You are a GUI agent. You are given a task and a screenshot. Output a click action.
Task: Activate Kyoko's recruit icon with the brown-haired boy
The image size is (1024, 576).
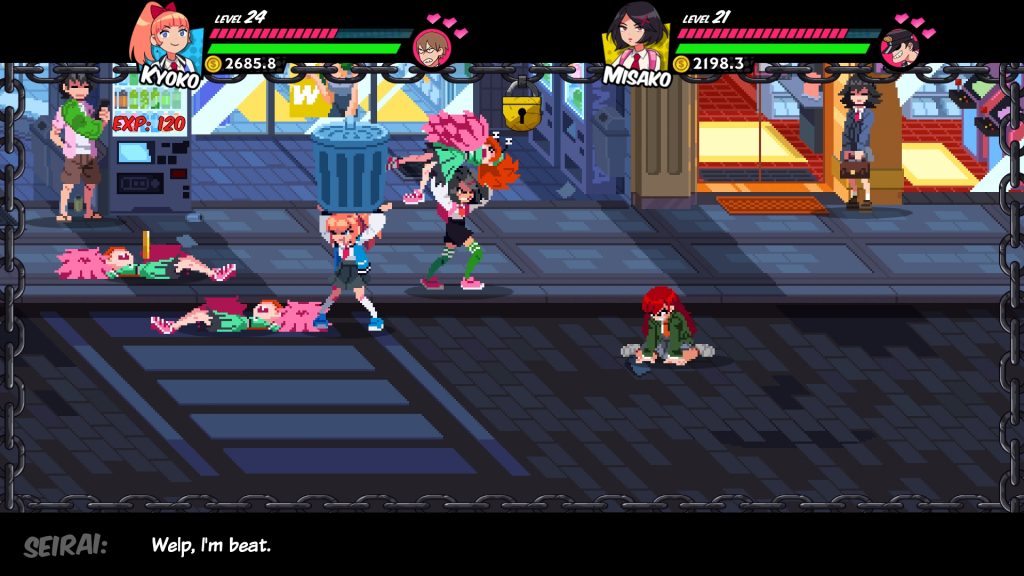432,47
